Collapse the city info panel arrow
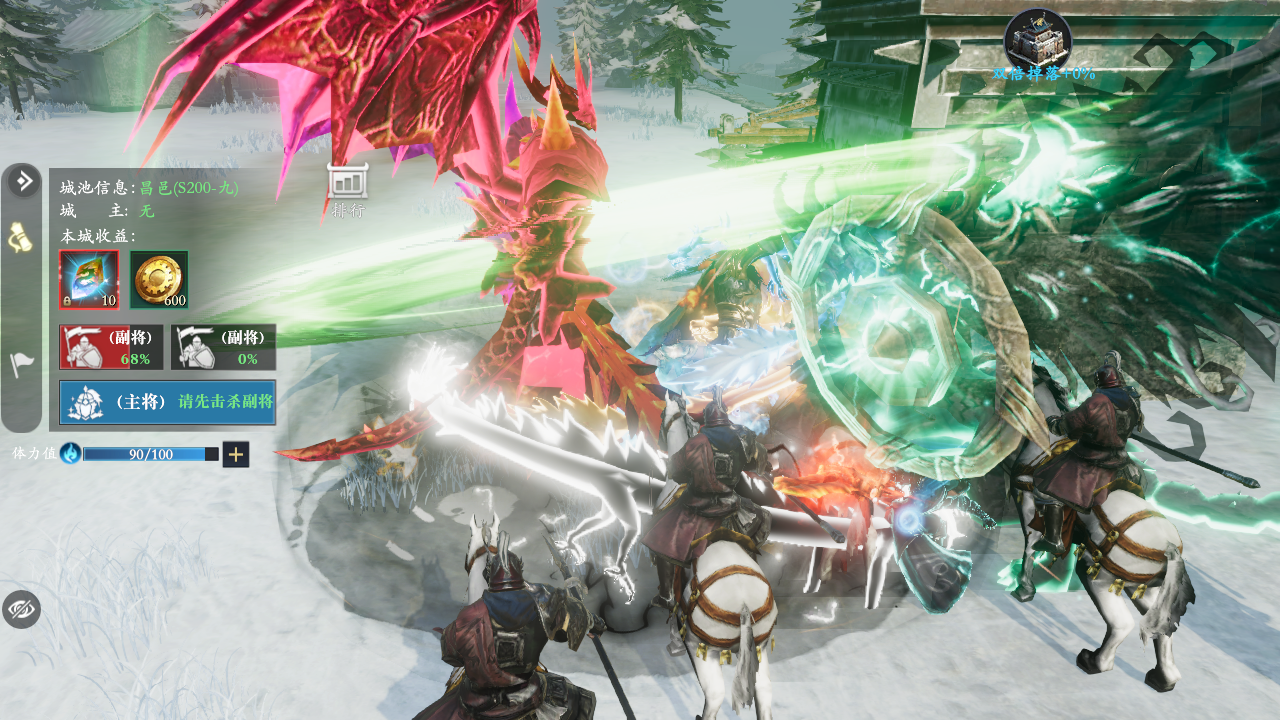The height and width of the screenshot is (720, 1280). pos(24,181)
